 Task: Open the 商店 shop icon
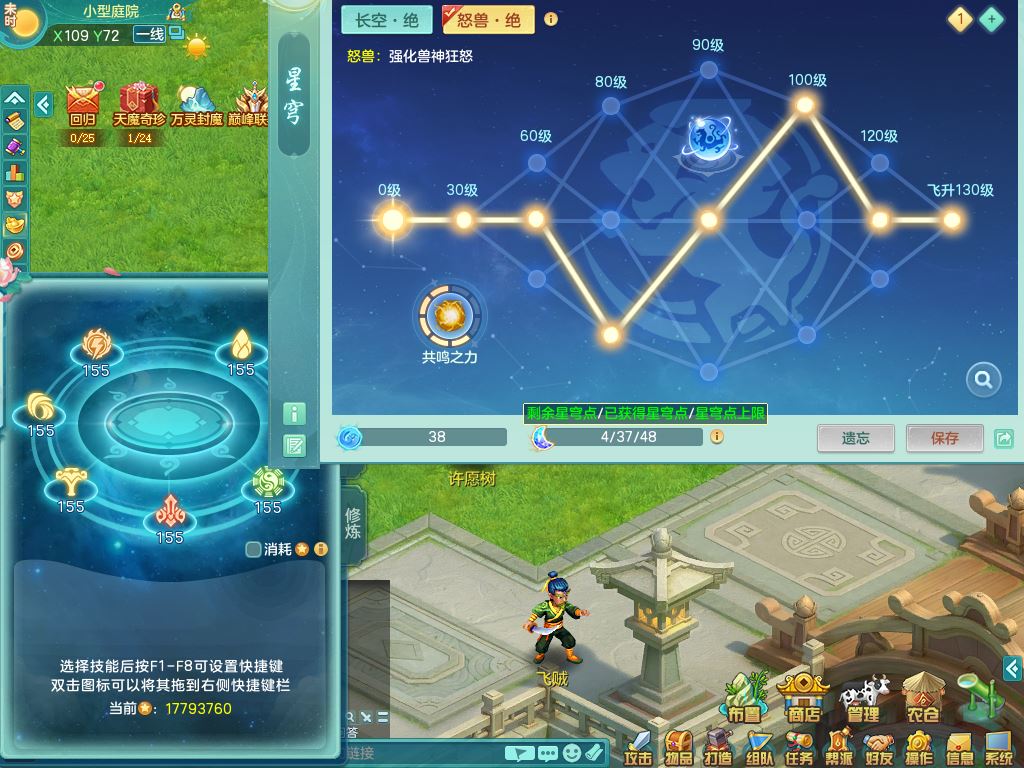pyautogui.click(x=804, y=696)
